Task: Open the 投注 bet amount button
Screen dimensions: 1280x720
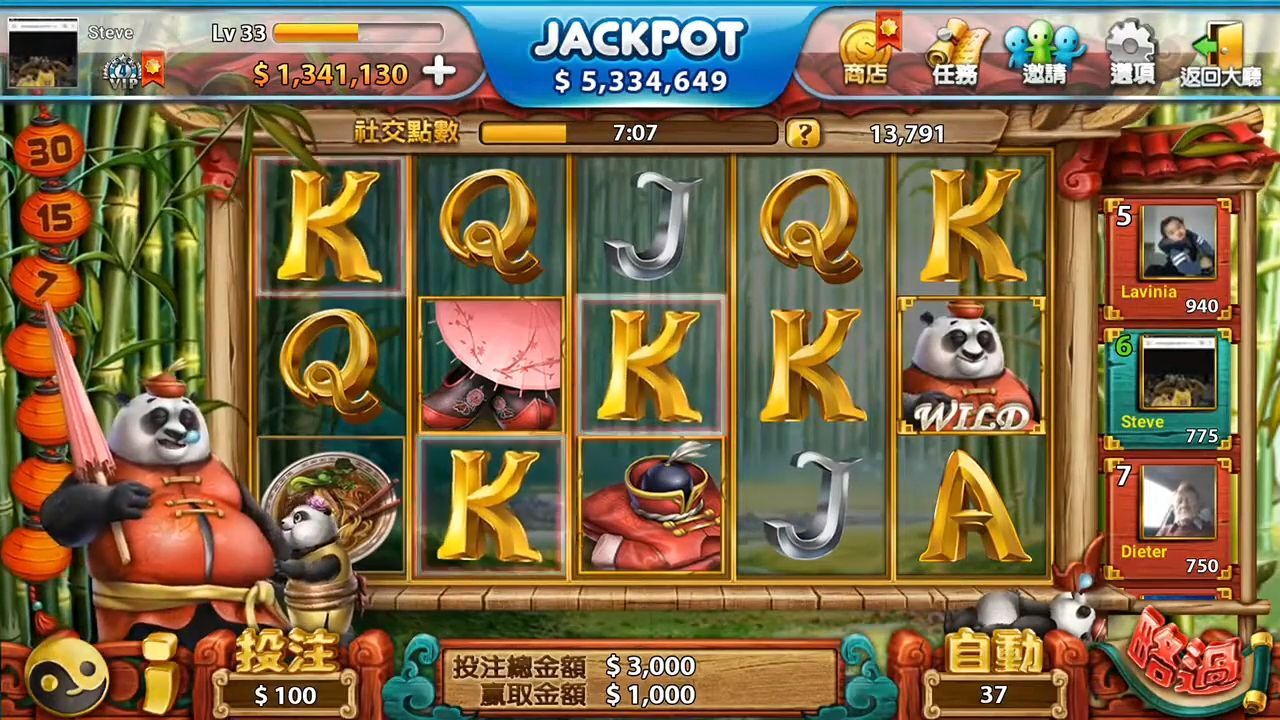Action: pyautogui.click(x=286, y=672)
